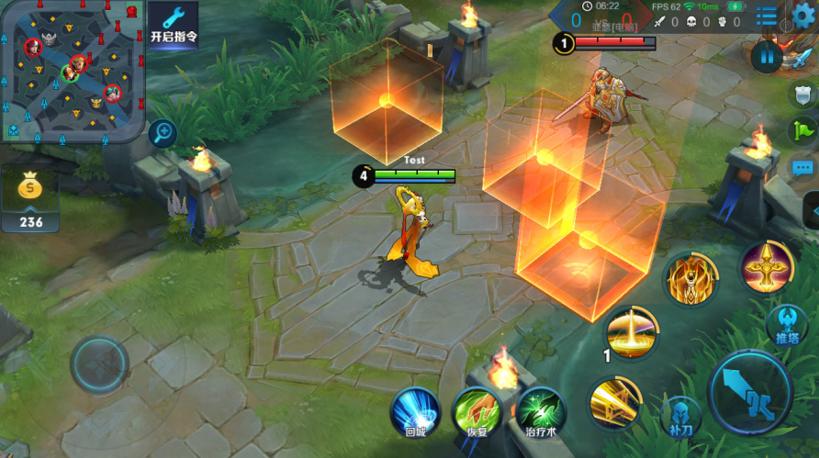Cast the 治疗术 heal spell
The image size is (819, 458).
pos(541,412)
